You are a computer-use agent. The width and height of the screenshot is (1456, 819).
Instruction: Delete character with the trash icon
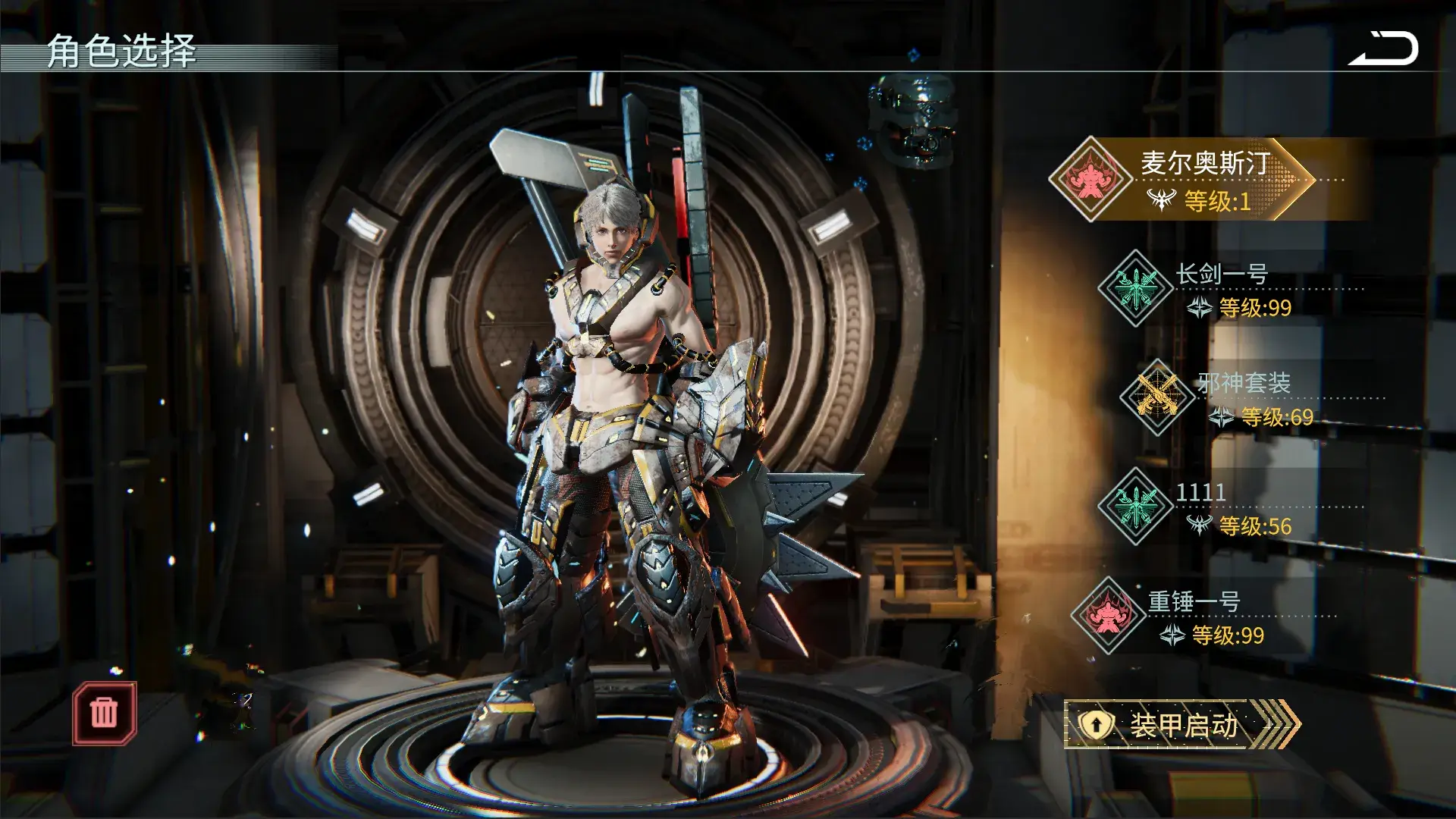[x=104, y=713]
